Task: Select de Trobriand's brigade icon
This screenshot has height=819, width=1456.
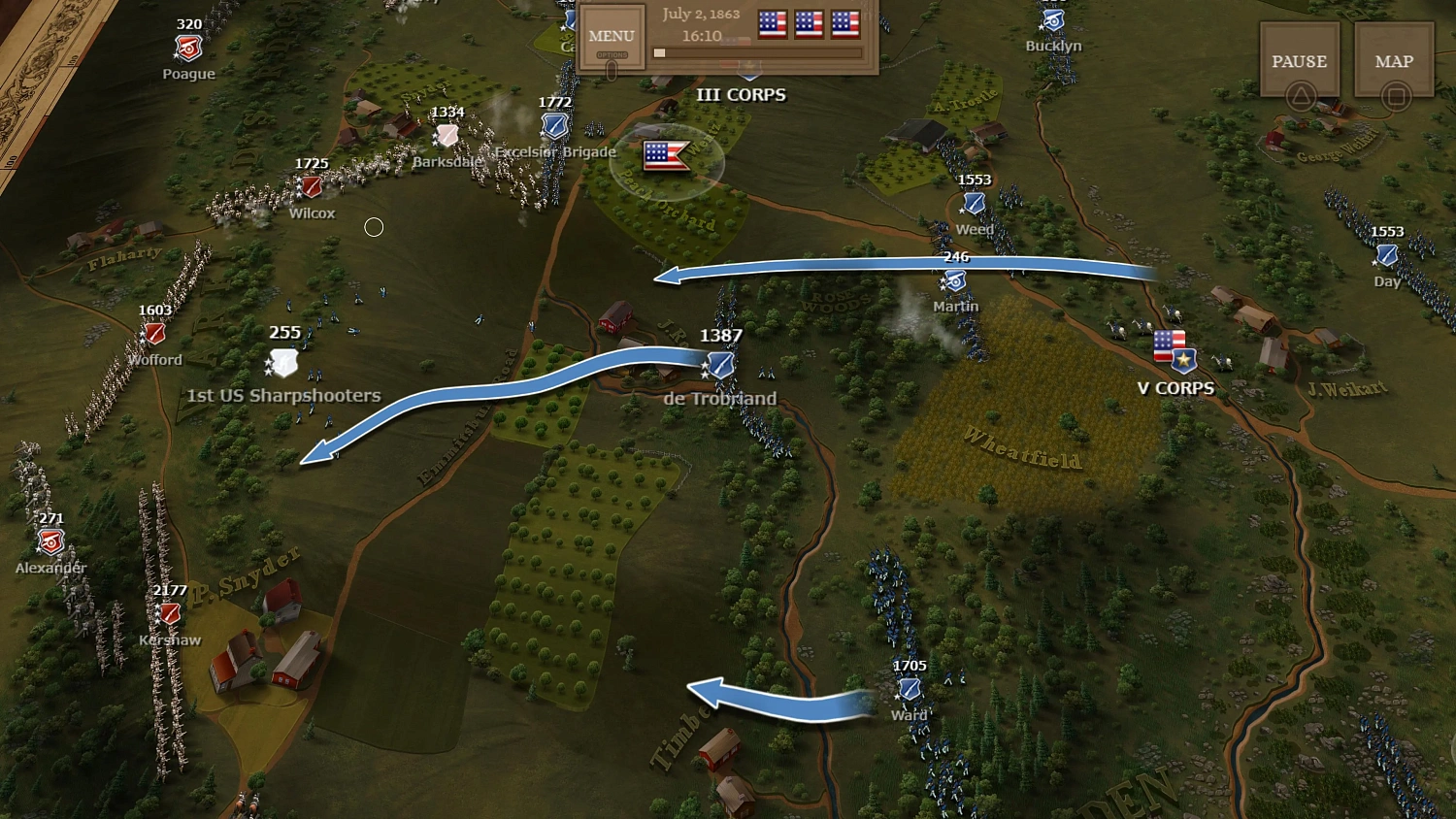Action: pos(718,364)
